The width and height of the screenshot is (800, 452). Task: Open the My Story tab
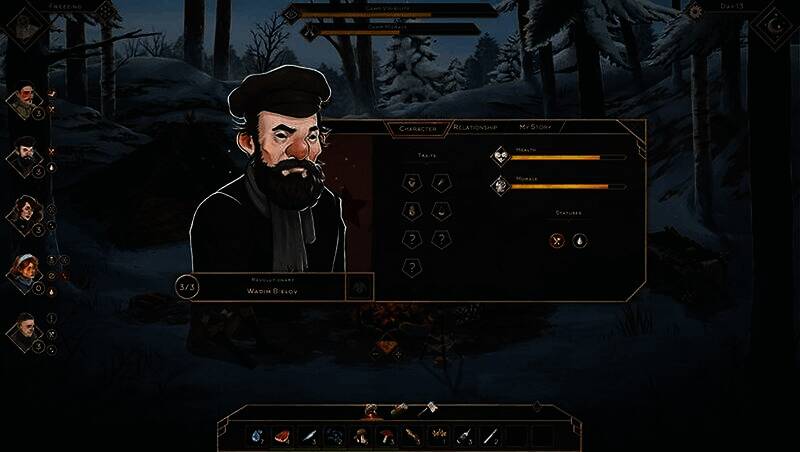point(541,128)
